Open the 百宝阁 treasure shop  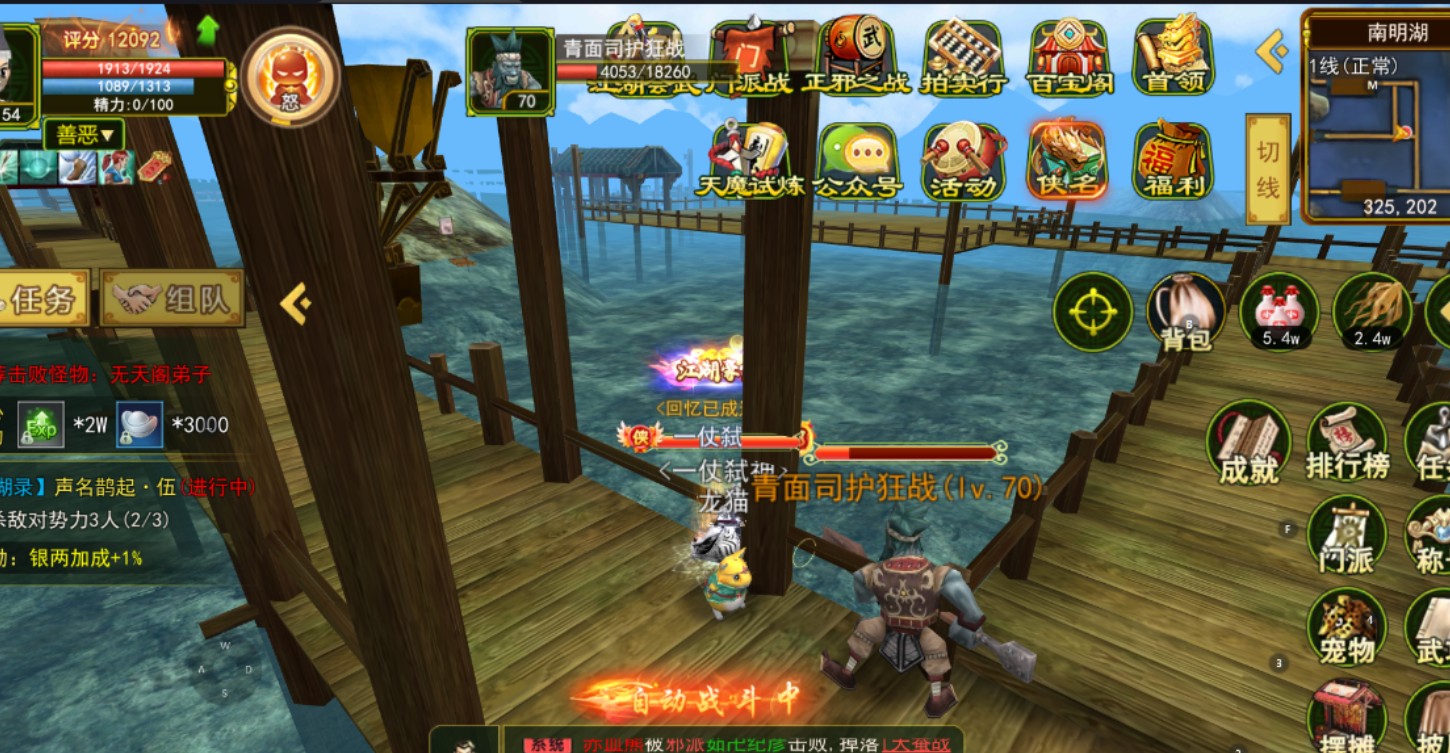tap(1068, 56)
